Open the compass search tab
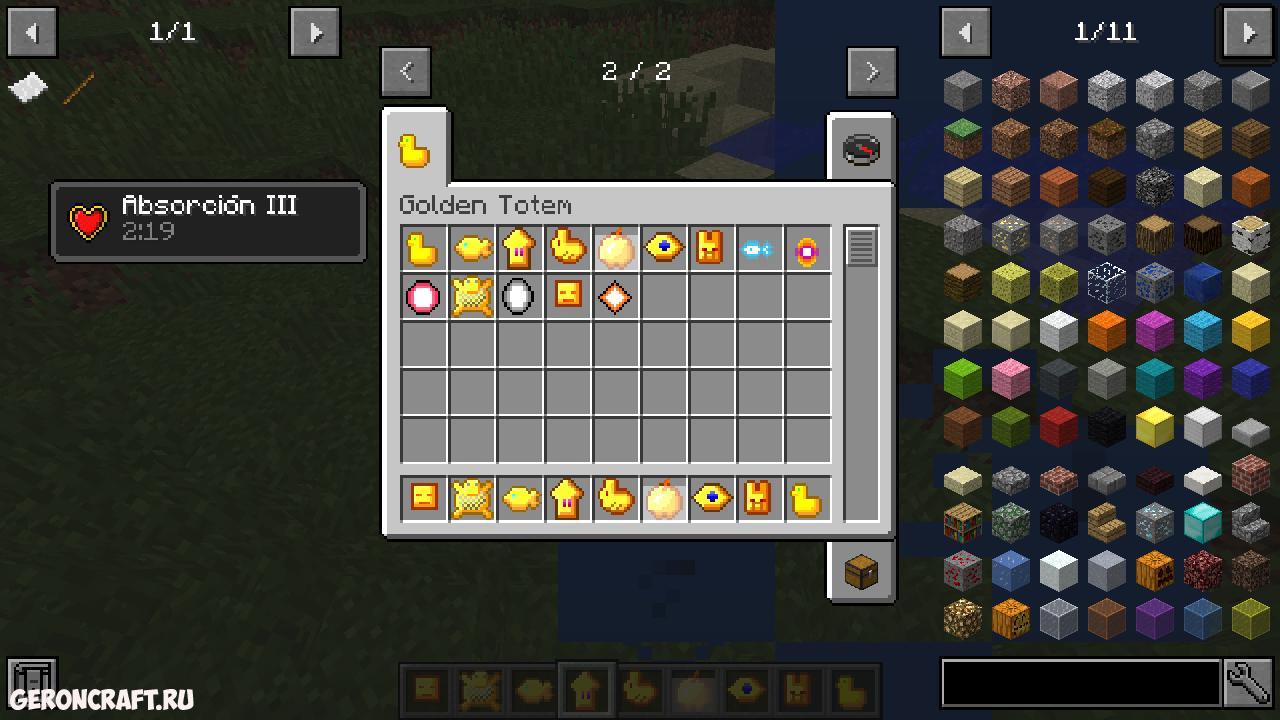The width and height of the screenshot is (1280, 720). pos(860,150)
